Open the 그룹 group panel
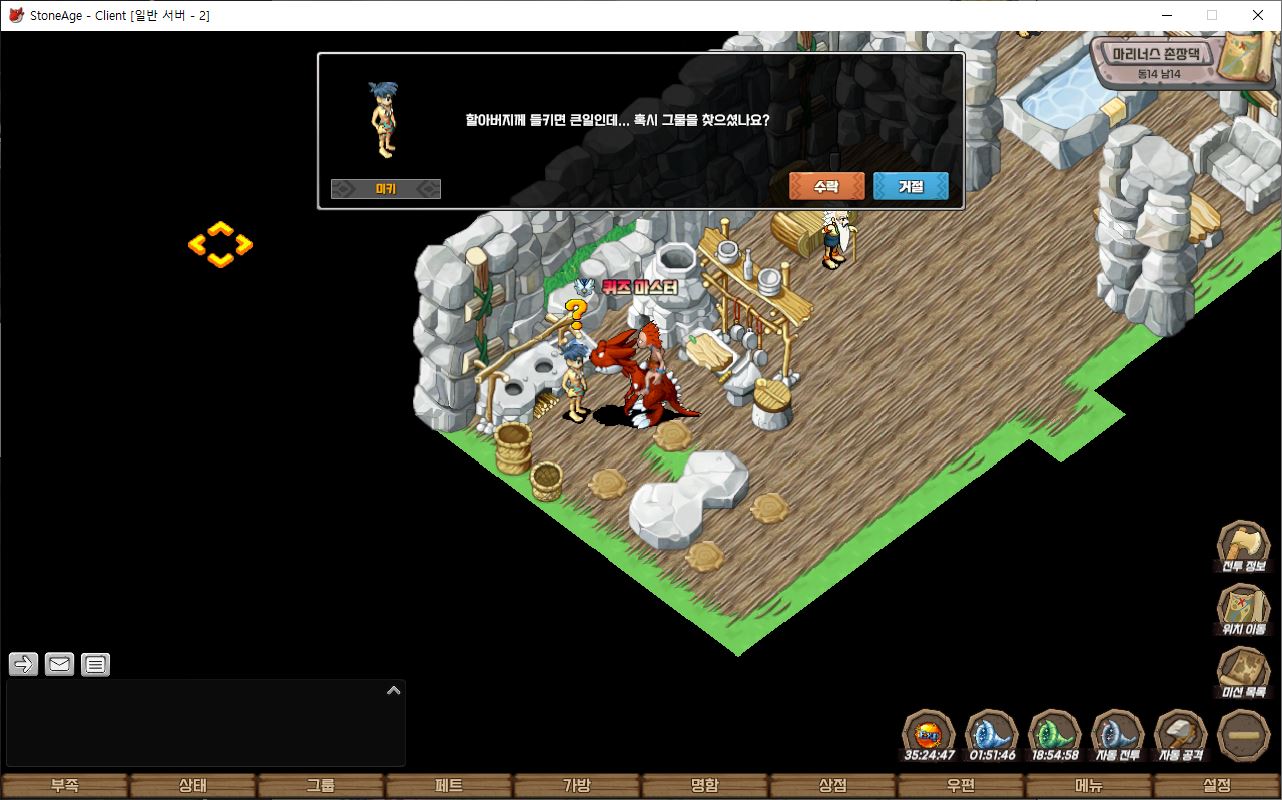The height and width of the screenshot is (800, 1282). pyautogui.click(x=321, y=786)
